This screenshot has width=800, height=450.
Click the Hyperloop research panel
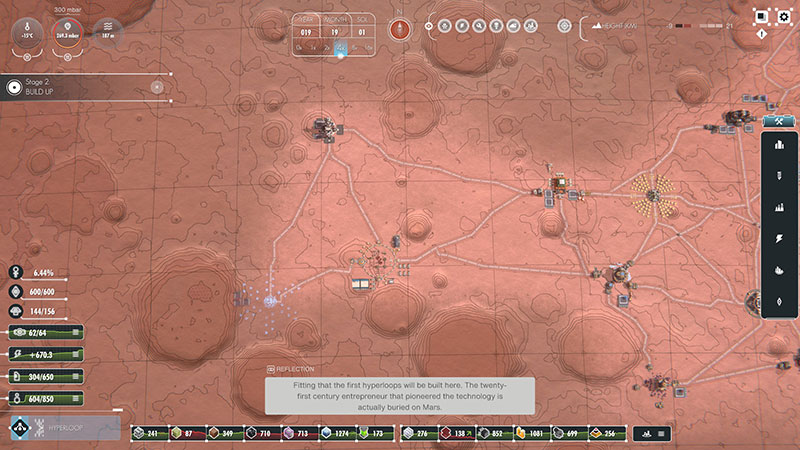click(x=66, y=429)
